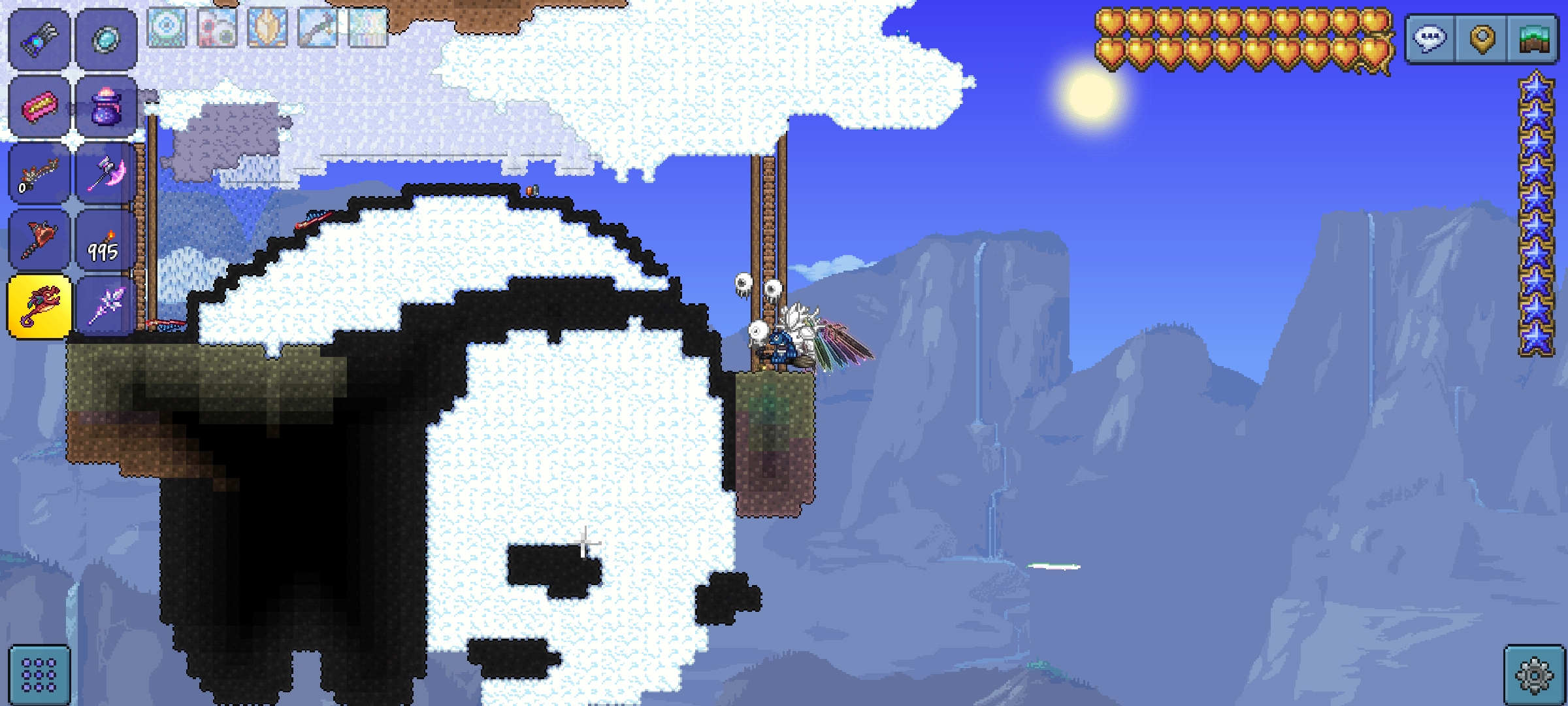
Task: Tap the twin eyeballs buff icon
Action: [x=217, y=27]
